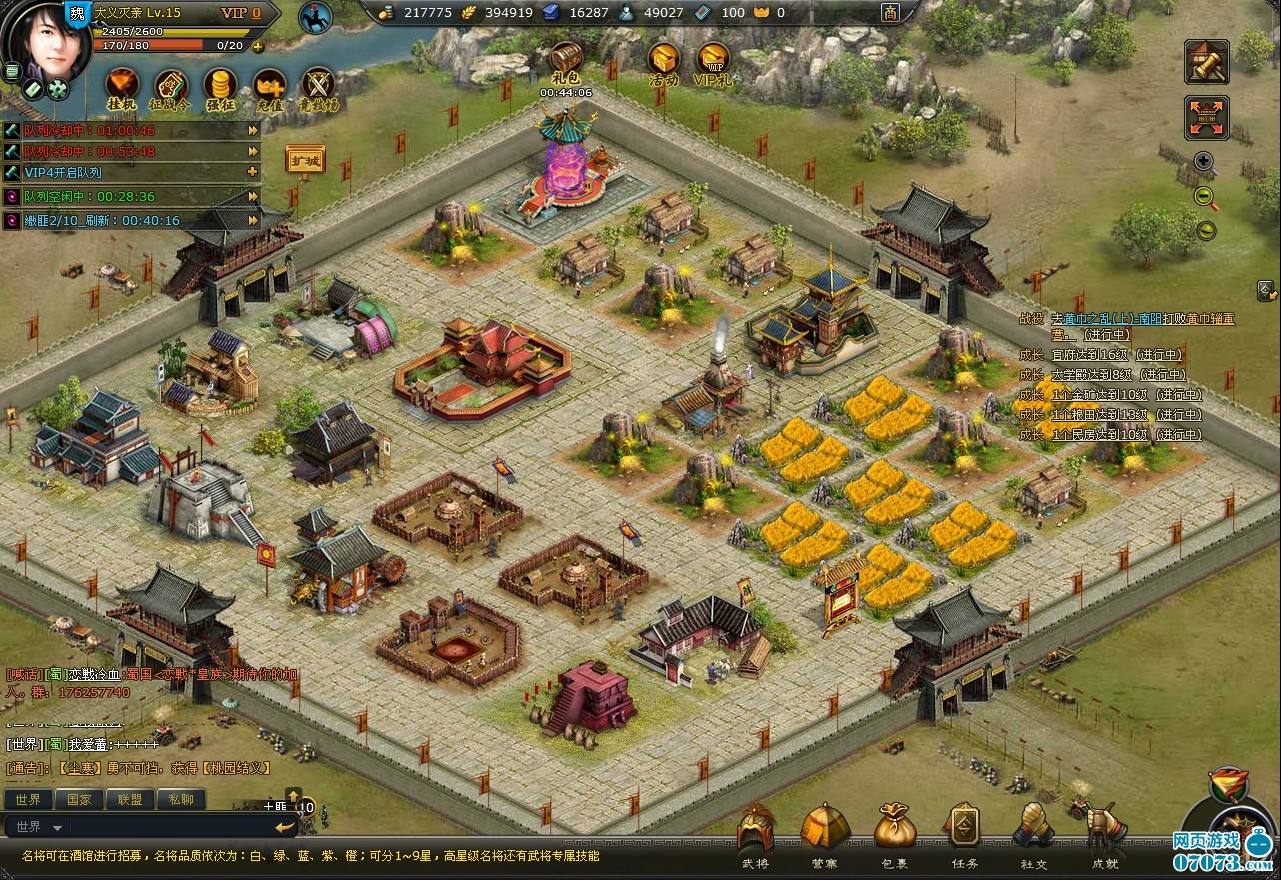Switch to the 联盟 alliance chat tab

pyautogui.click(x=130, y=799)
